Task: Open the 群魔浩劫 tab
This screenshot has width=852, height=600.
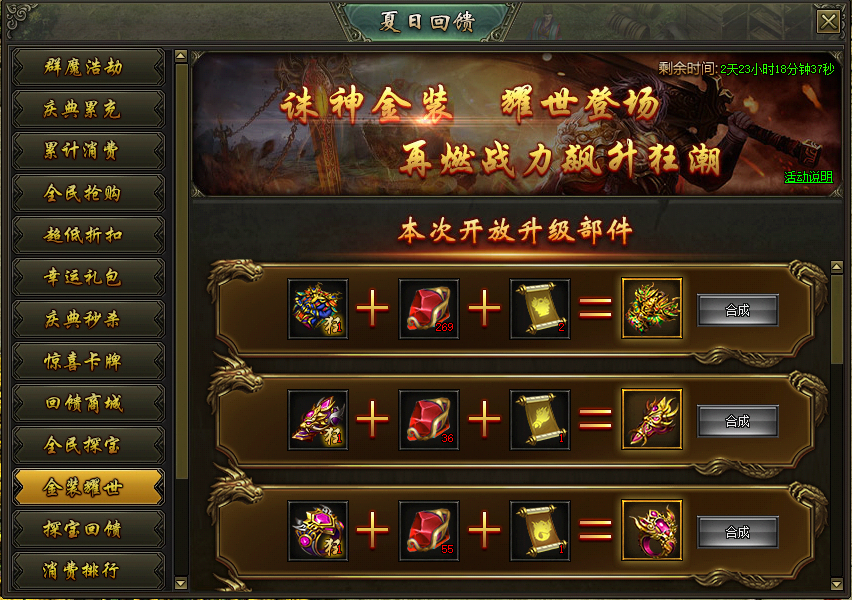Action: [88, 67]
